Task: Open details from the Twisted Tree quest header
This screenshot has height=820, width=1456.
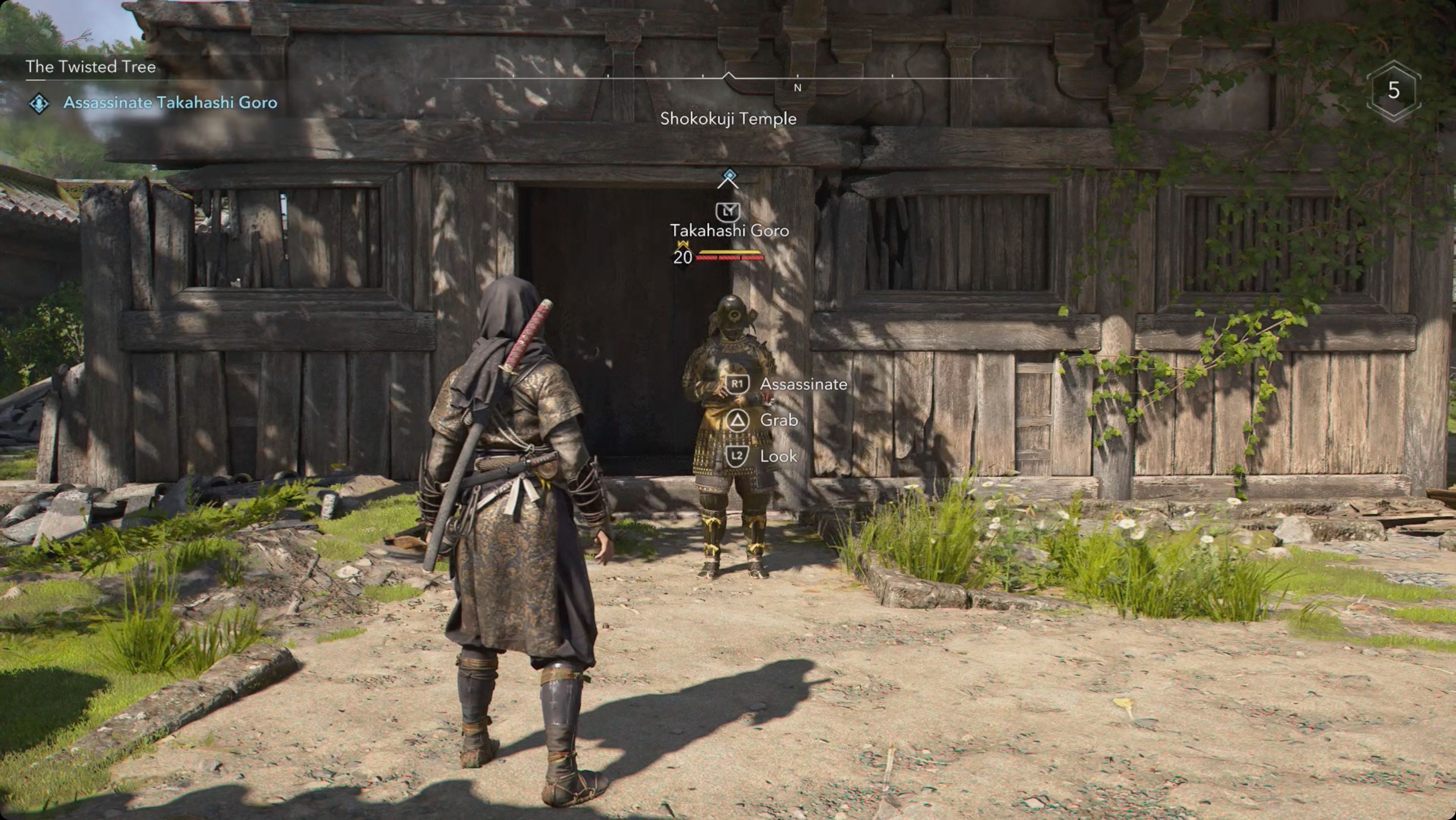Action: pos(90,66)
